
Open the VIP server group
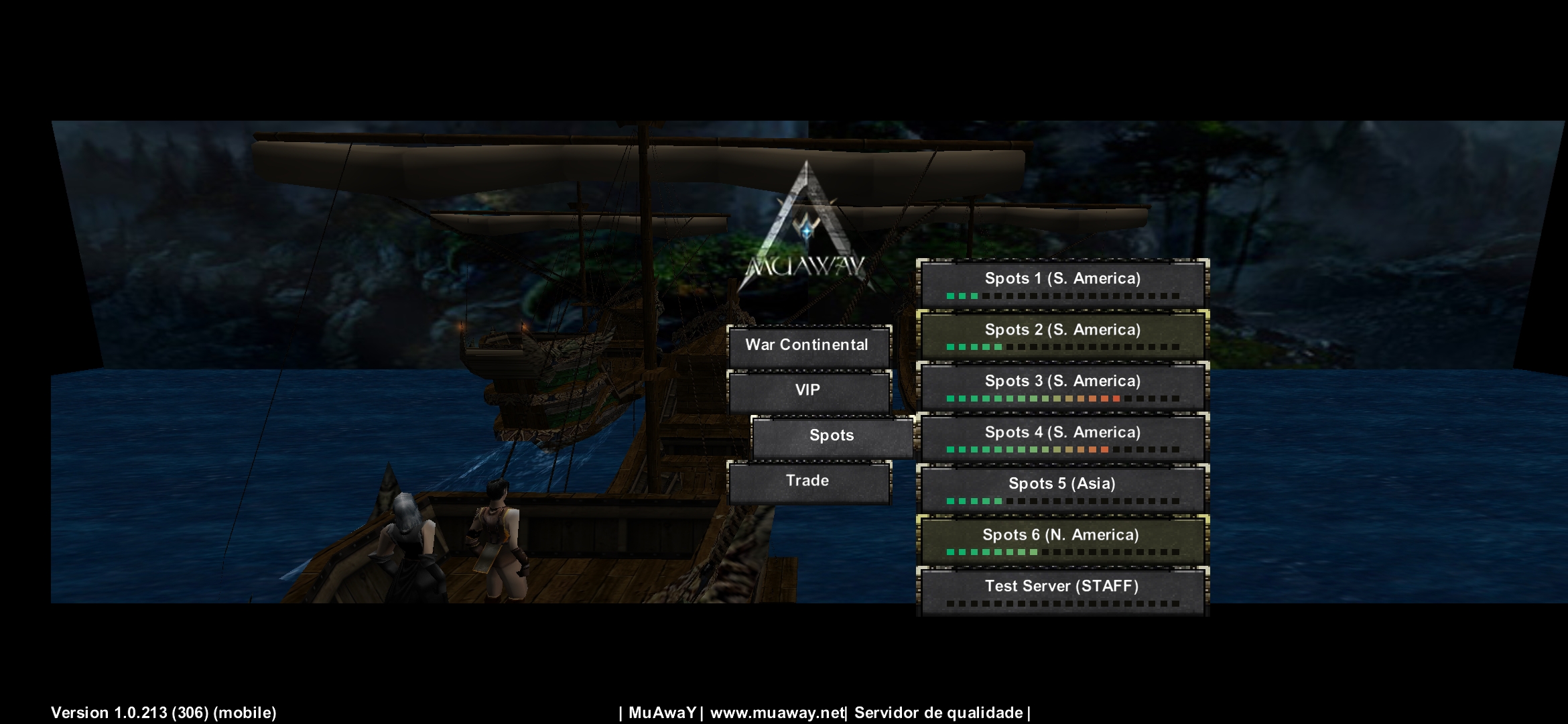(x=809, y=391)
